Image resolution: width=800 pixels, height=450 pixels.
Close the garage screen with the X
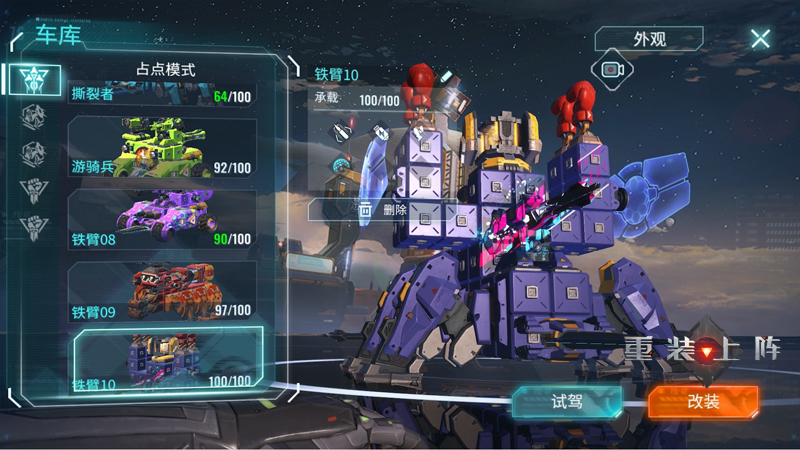[x=760, y=39]
